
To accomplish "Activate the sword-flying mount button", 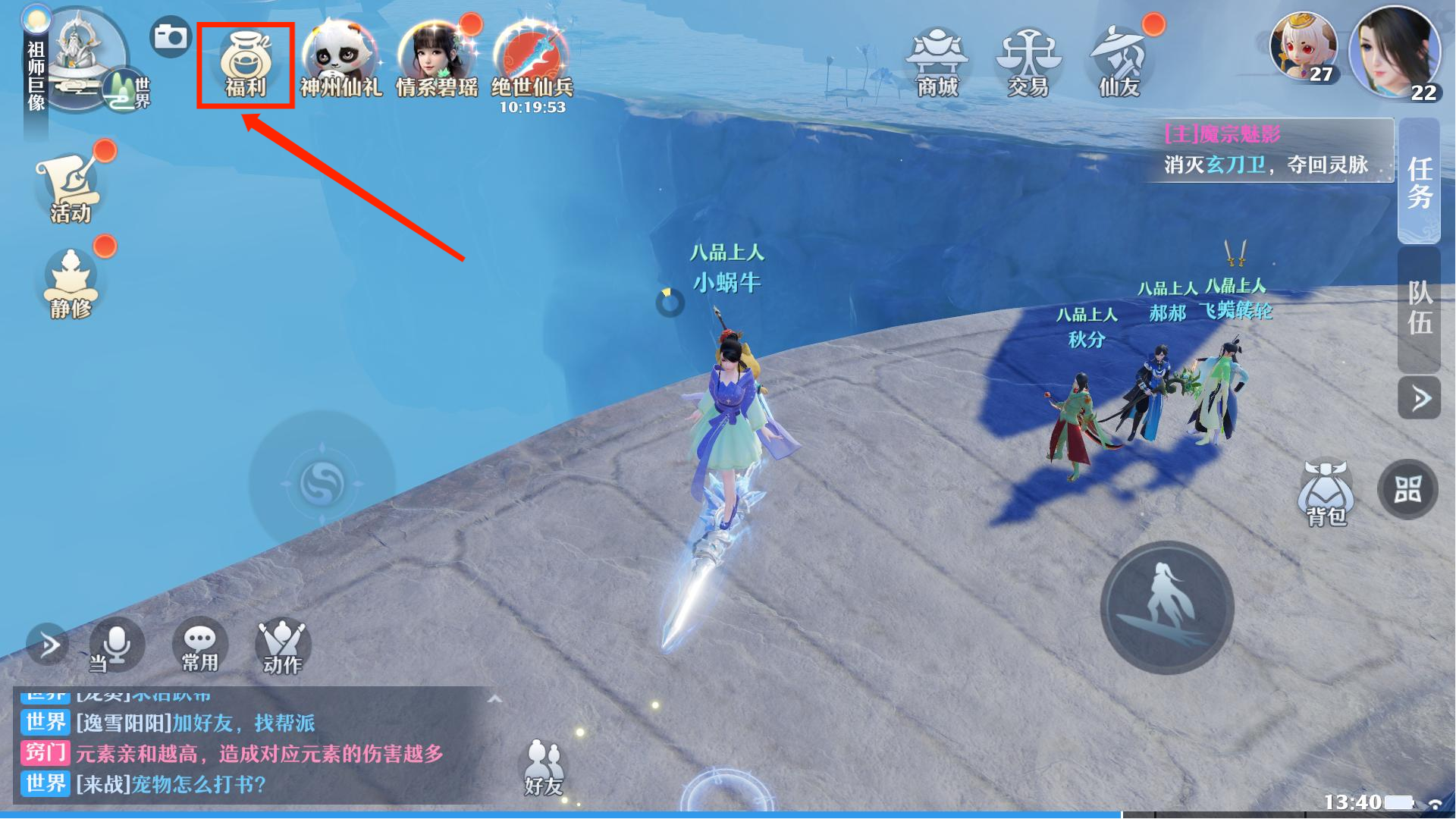I will point(1166,607).
